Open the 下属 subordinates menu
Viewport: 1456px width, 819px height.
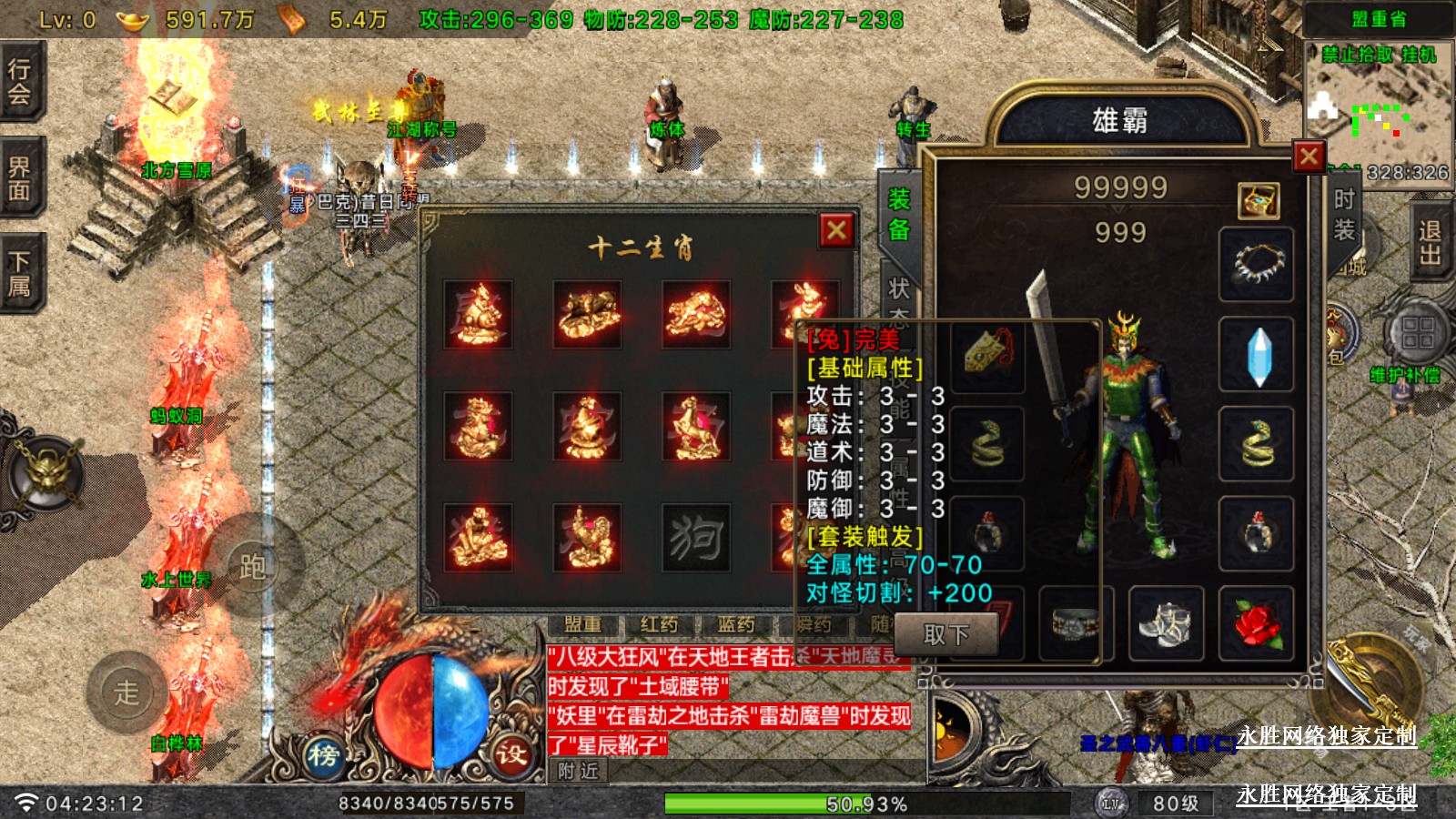(x=20, y=274)
